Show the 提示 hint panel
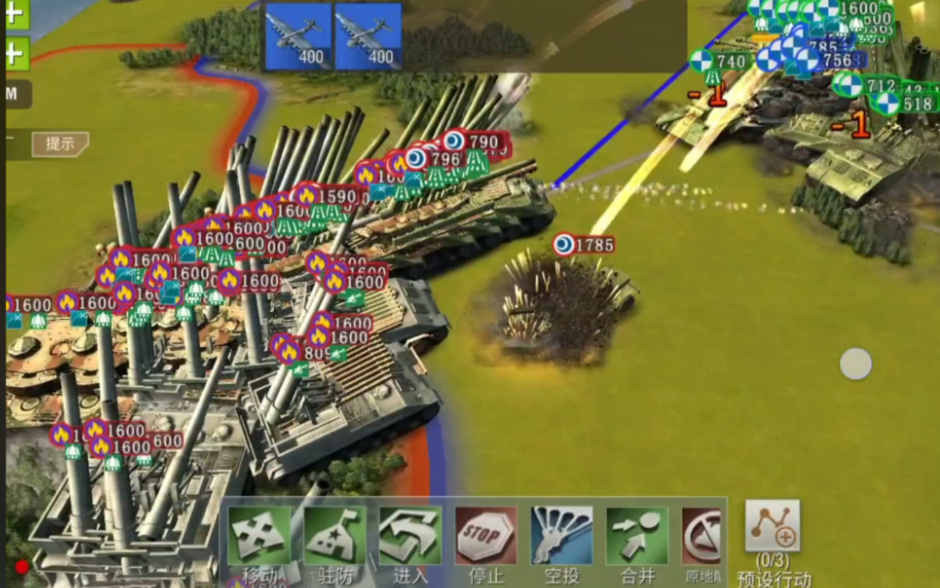Image resolution: width=940 pixels, height=588 pixels. point(60,144)
